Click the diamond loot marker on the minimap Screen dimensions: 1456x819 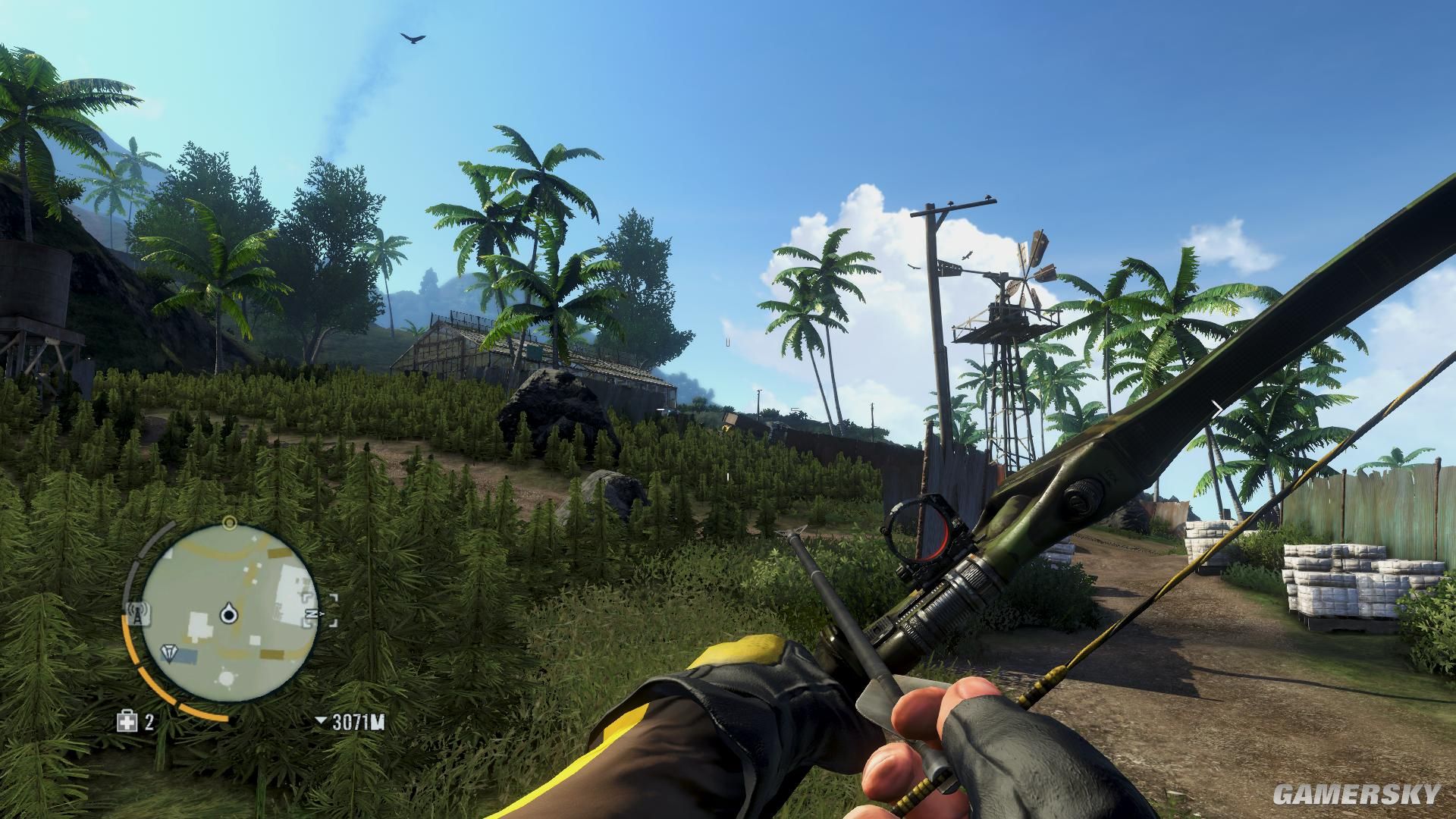[169, 652]
